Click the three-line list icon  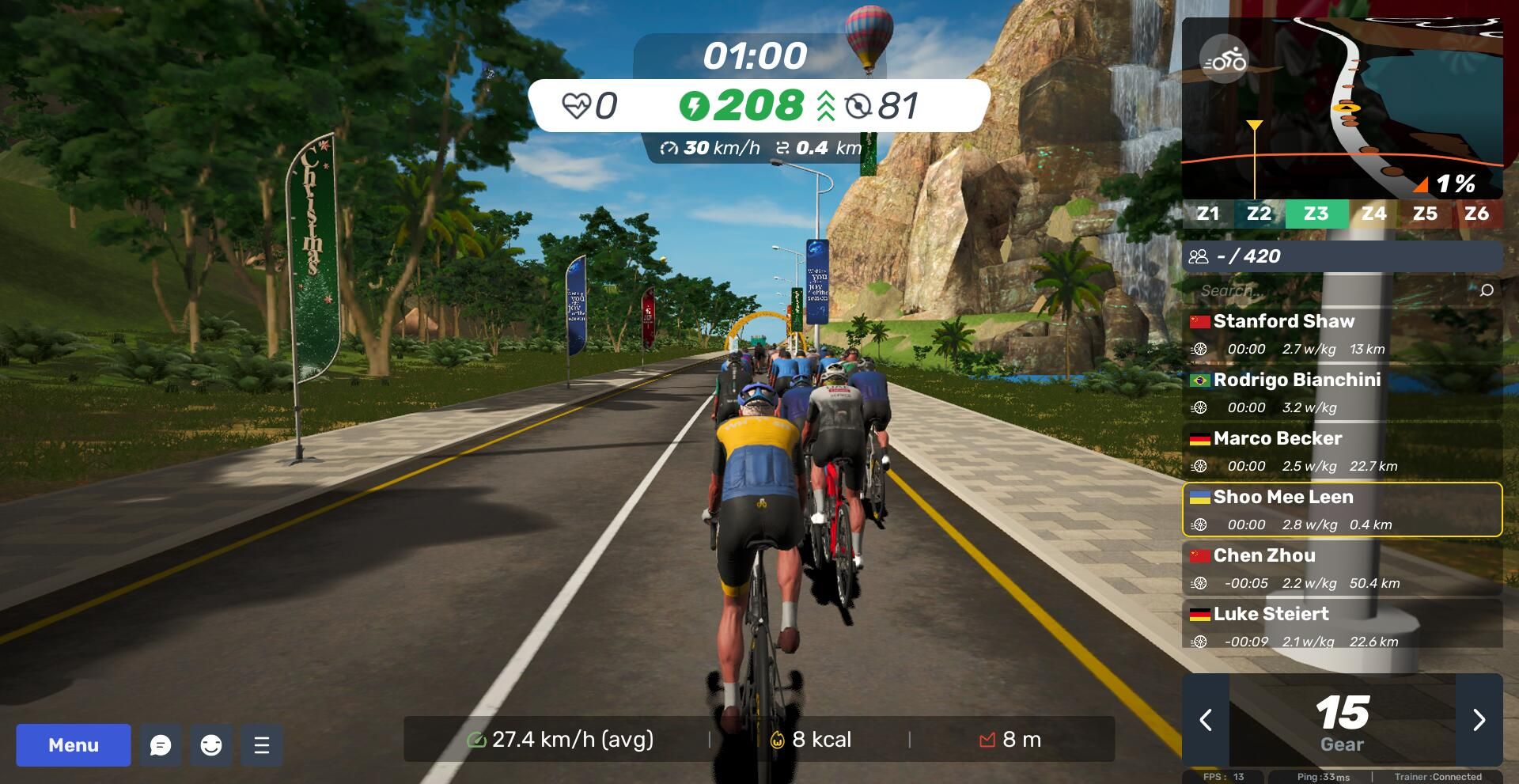pyautogui.click(x=262, y=744)
